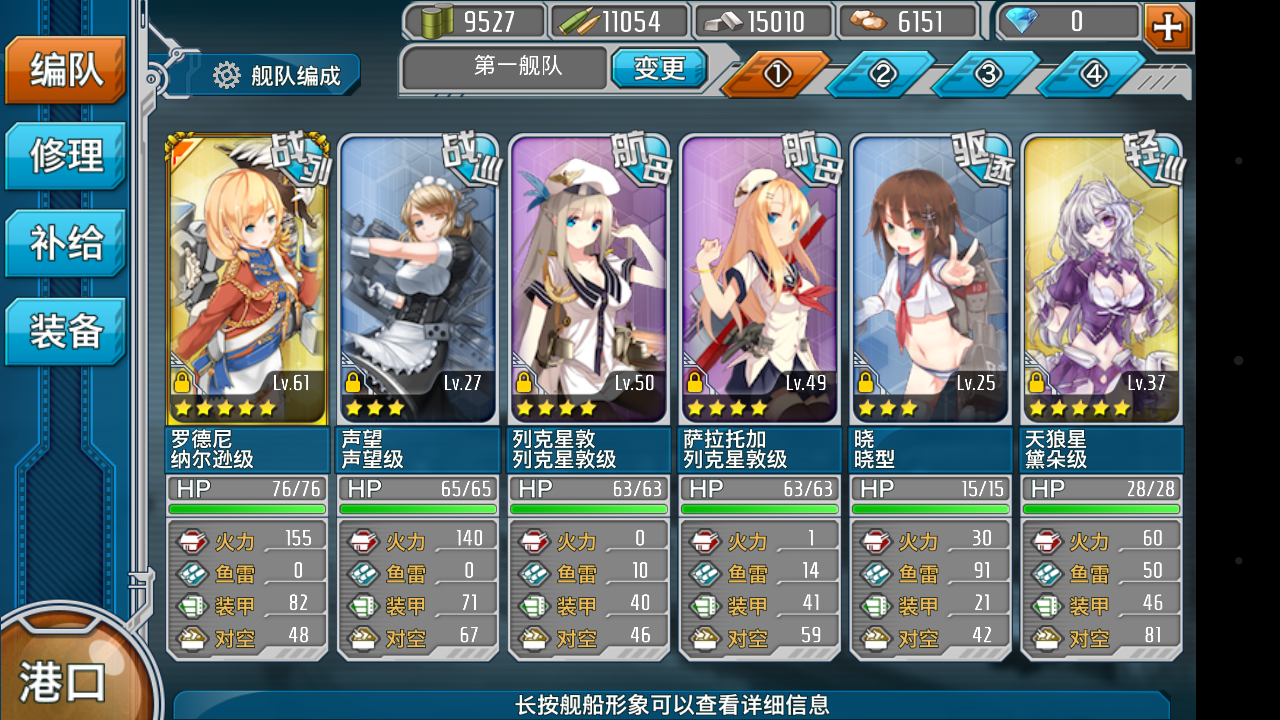Pick the 萨拉托加 carrier card
1280x720 pixels.
click(759, 280)
